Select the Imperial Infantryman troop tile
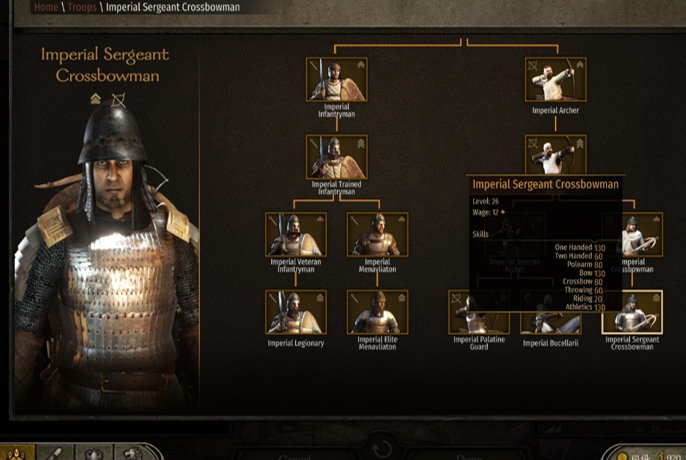The width and height of the screenshot is (686, 460). (x=336, y=79)
